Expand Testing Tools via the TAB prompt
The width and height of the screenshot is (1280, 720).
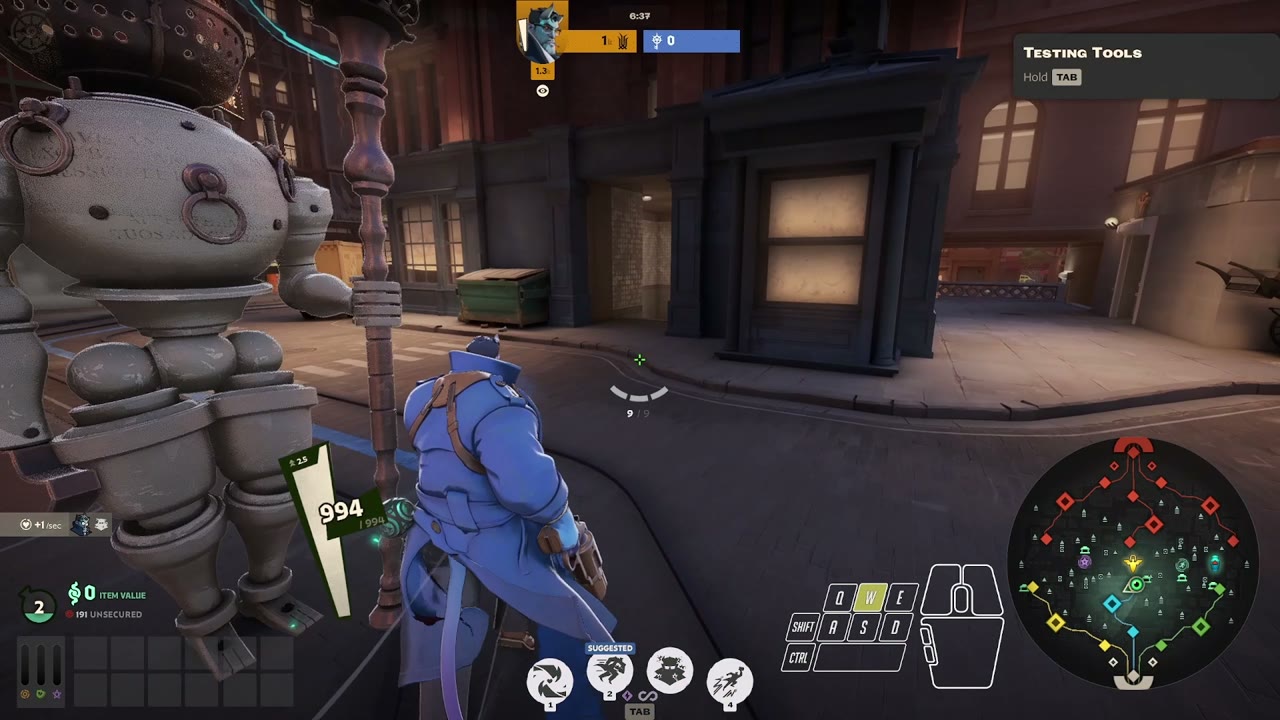[x=1064, y=77]
